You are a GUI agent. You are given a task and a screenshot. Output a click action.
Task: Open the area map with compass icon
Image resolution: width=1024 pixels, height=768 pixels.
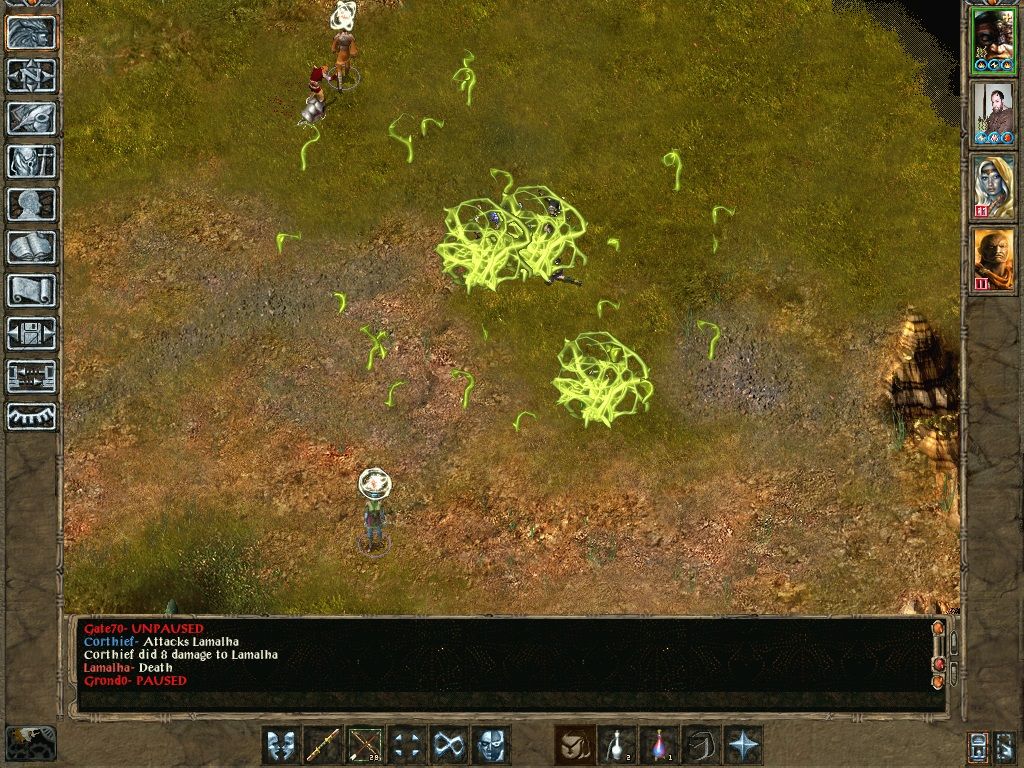32,75
